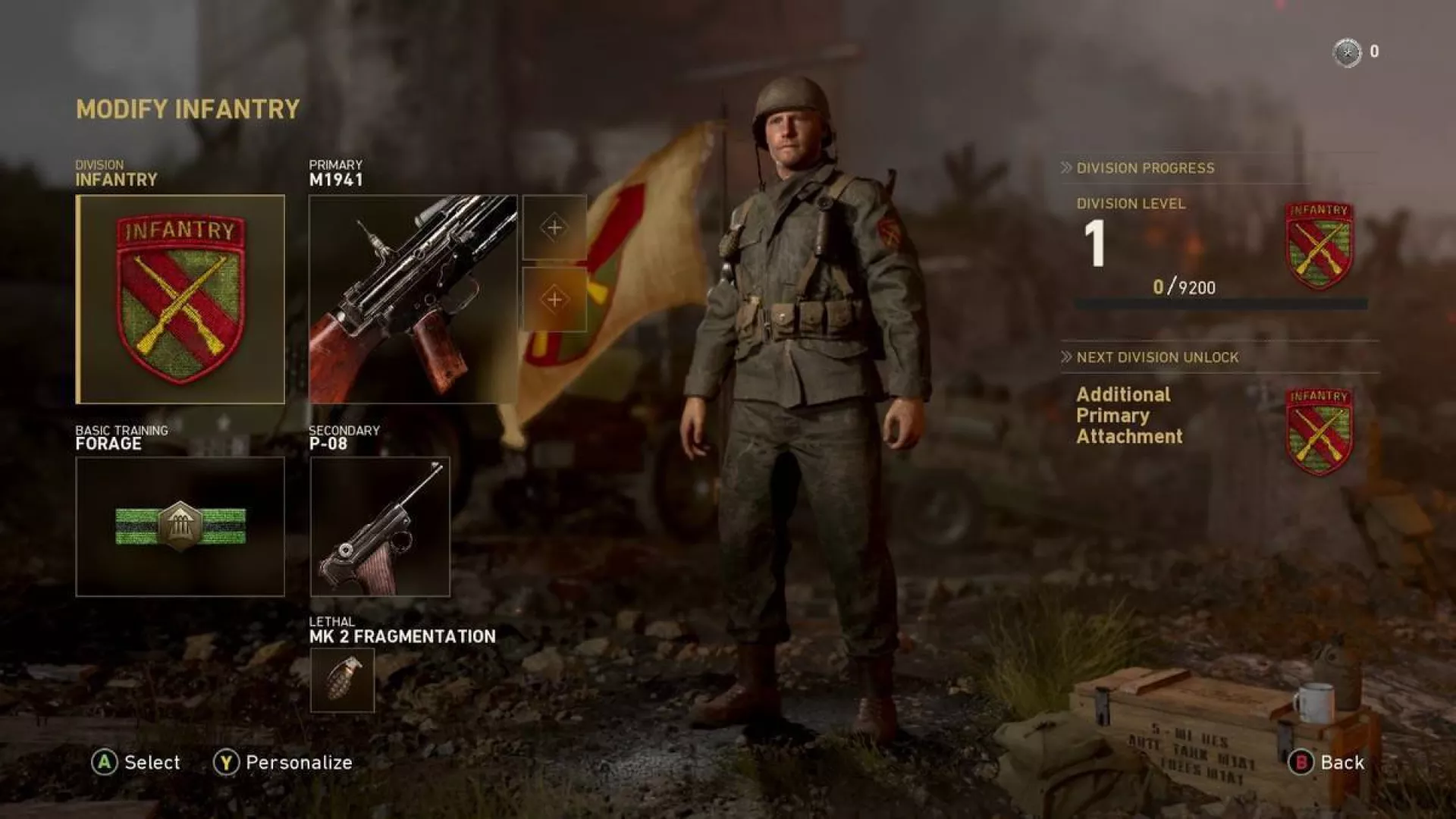Open the second primary attachment slot
Image resolution: width=1456 pixels, height=819 pixels.
[555, 298]
